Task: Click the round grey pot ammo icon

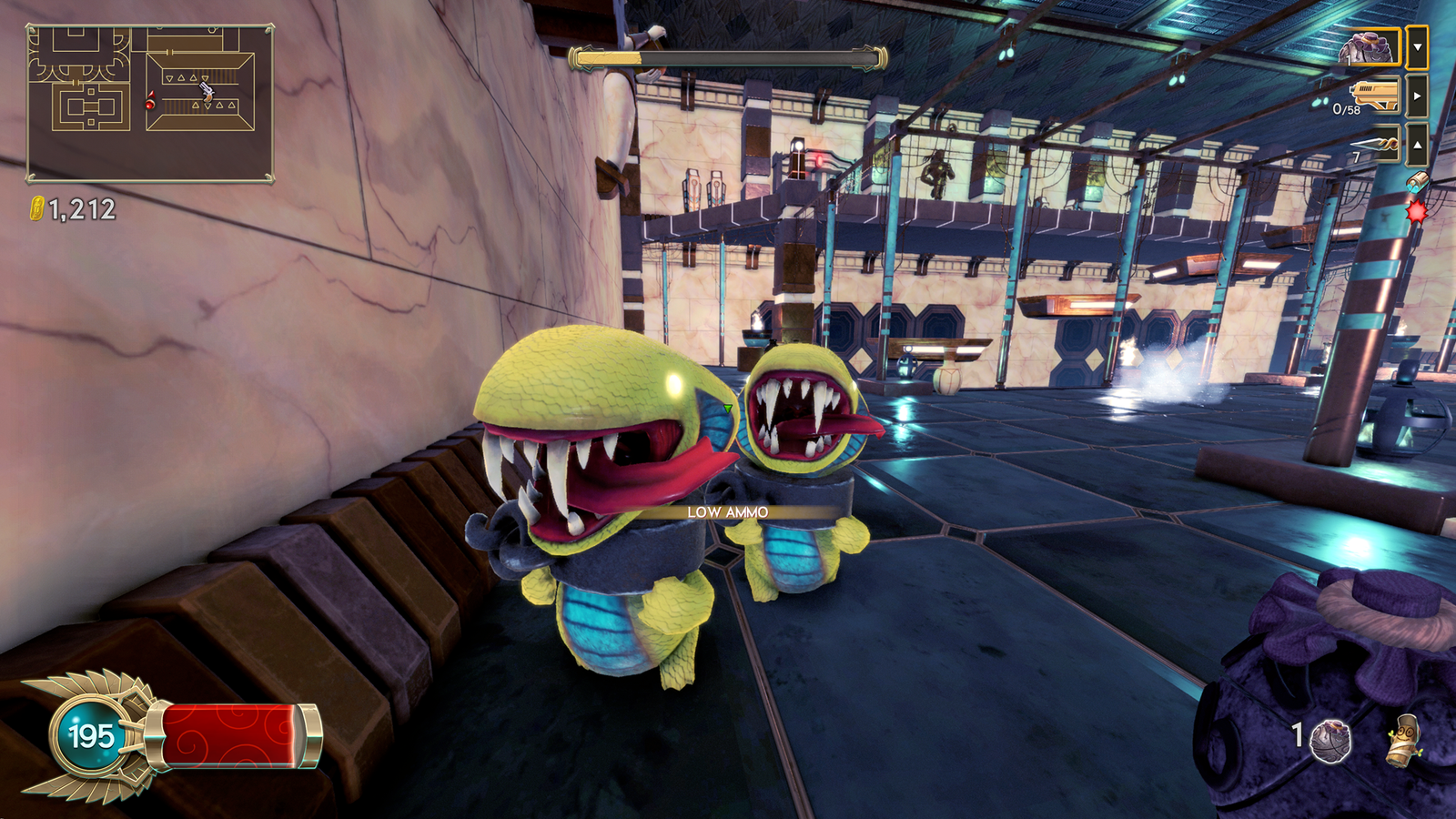Action: (x=1330, y=740)
